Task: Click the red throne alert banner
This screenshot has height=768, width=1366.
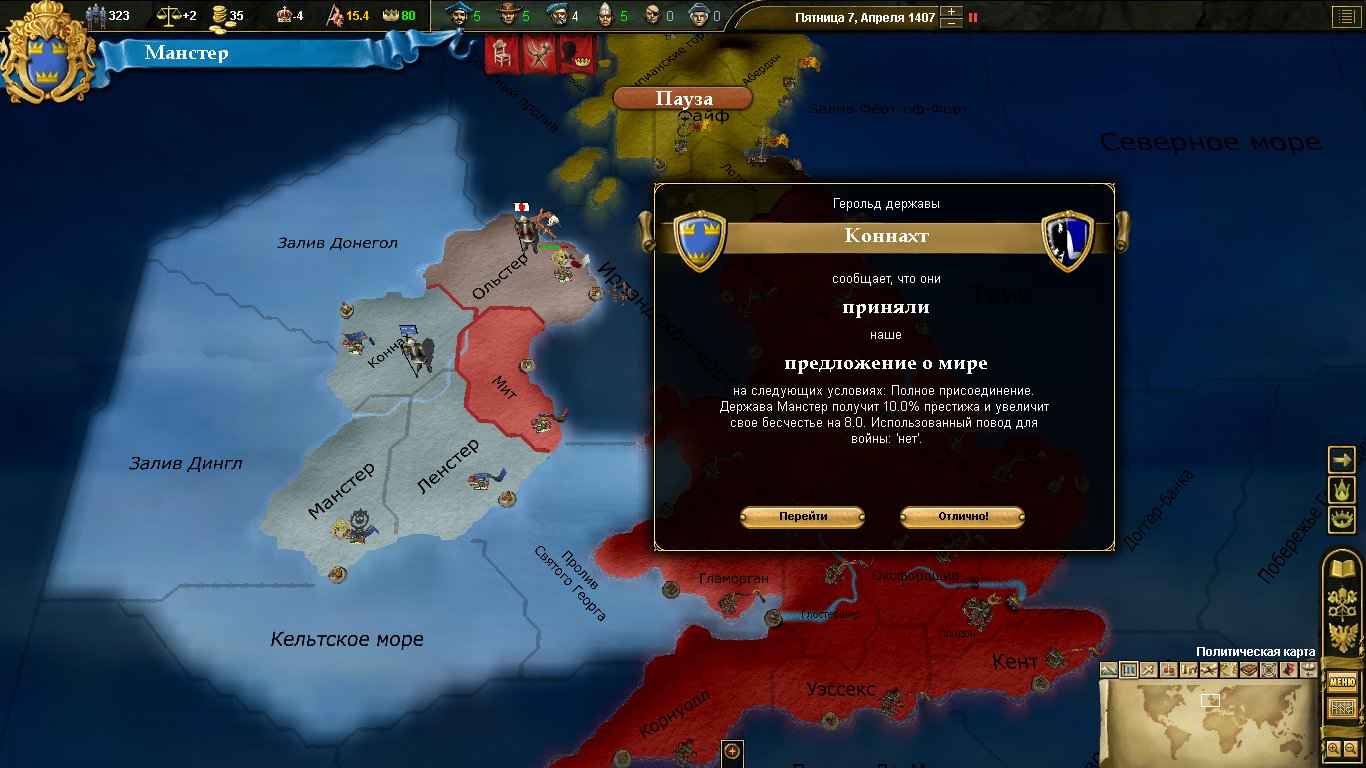Action: point(502,54)
